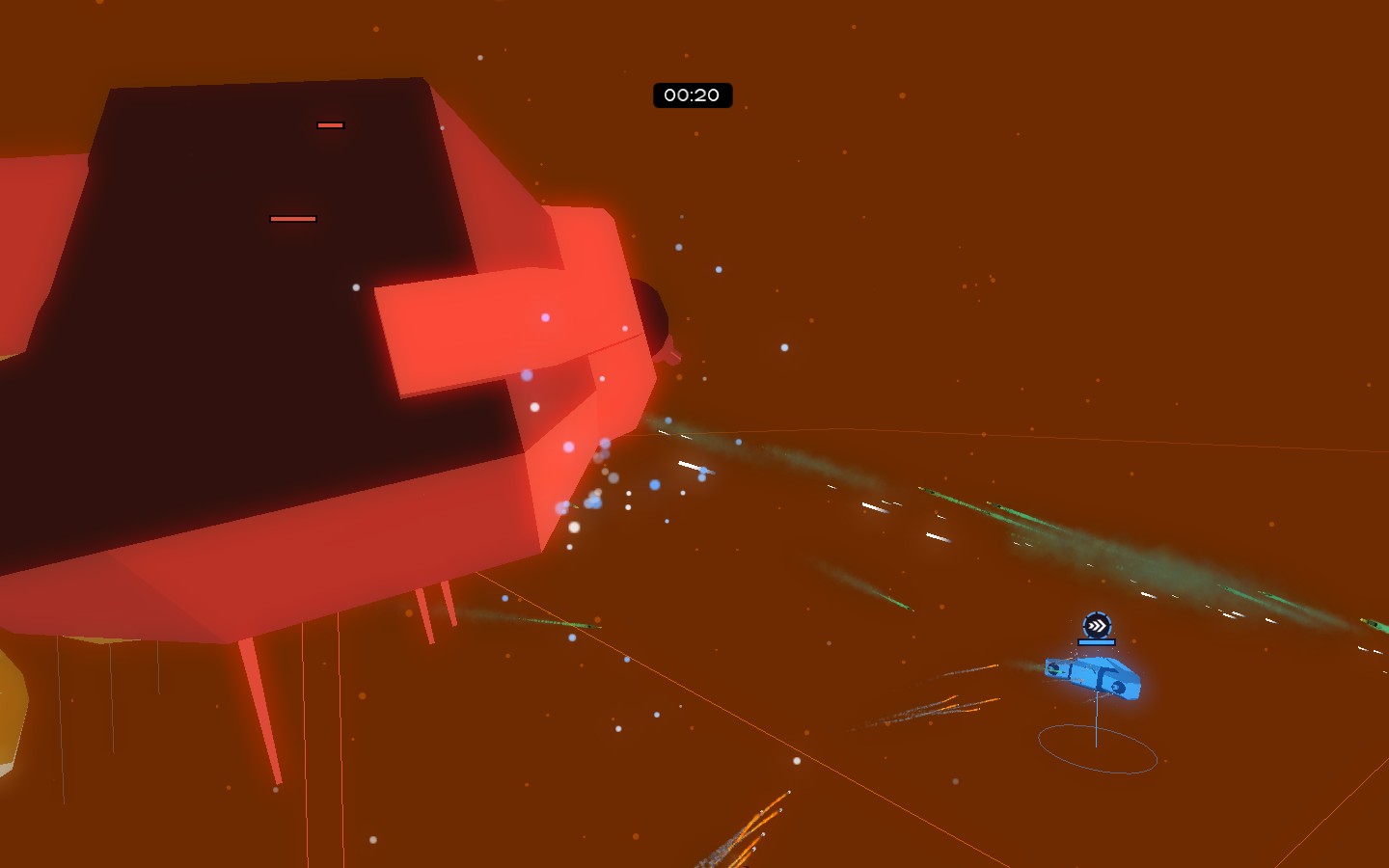Select the blue ship unit
This screenshot has height=868, width=1389.
point(1094,675)
